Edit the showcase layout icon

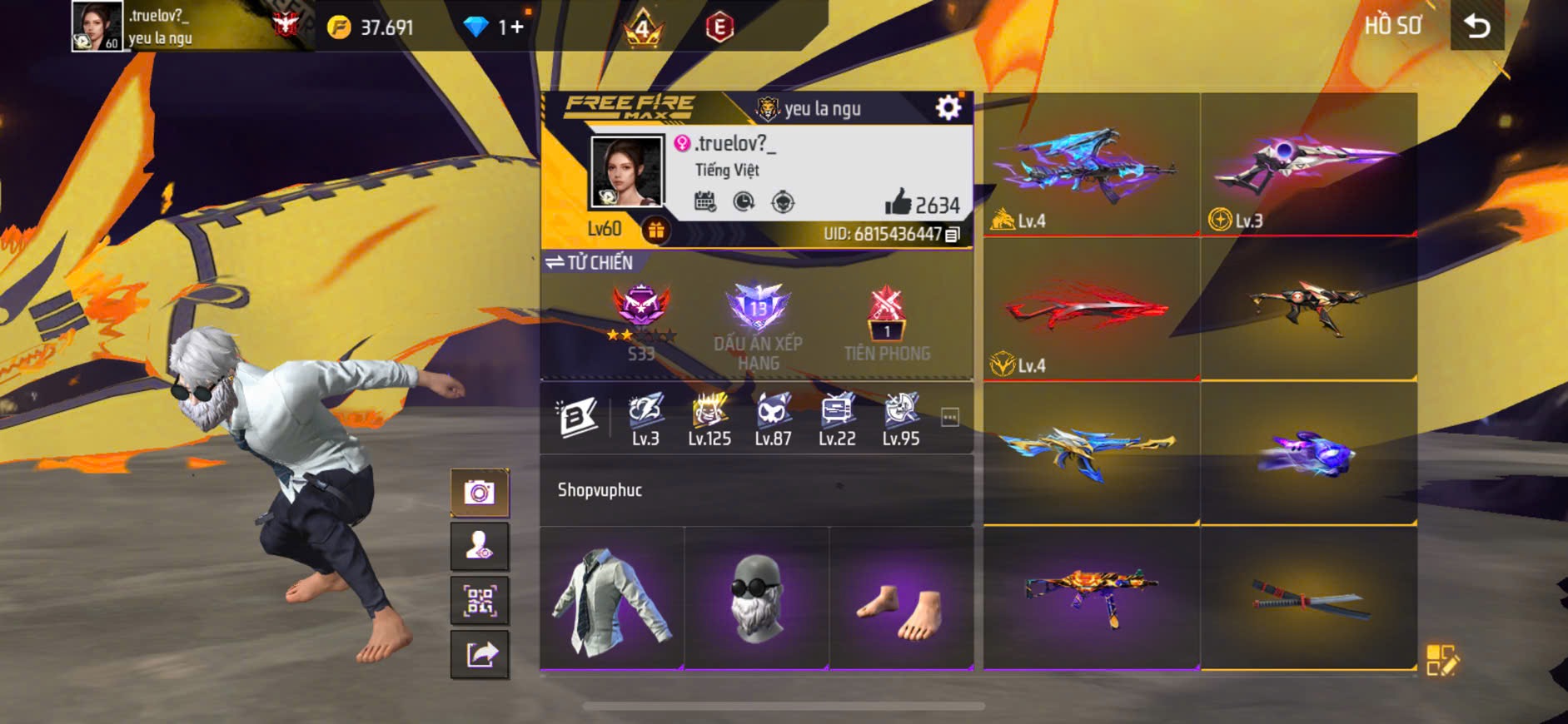pyautogui.click(x=1441, y=660)
